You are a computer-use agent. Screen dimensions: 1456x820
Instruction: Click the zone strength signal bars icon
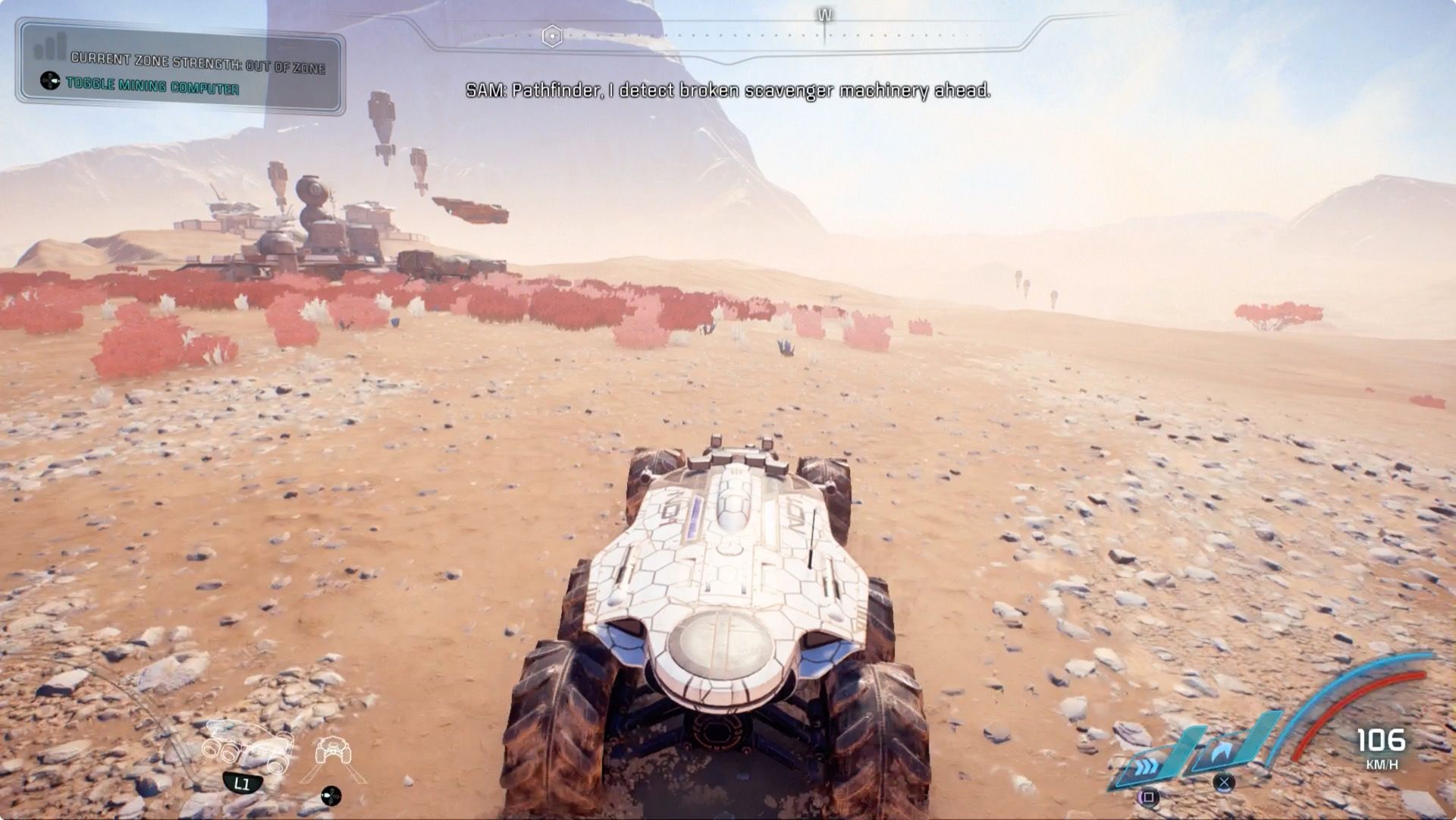[x=47, y=47]
